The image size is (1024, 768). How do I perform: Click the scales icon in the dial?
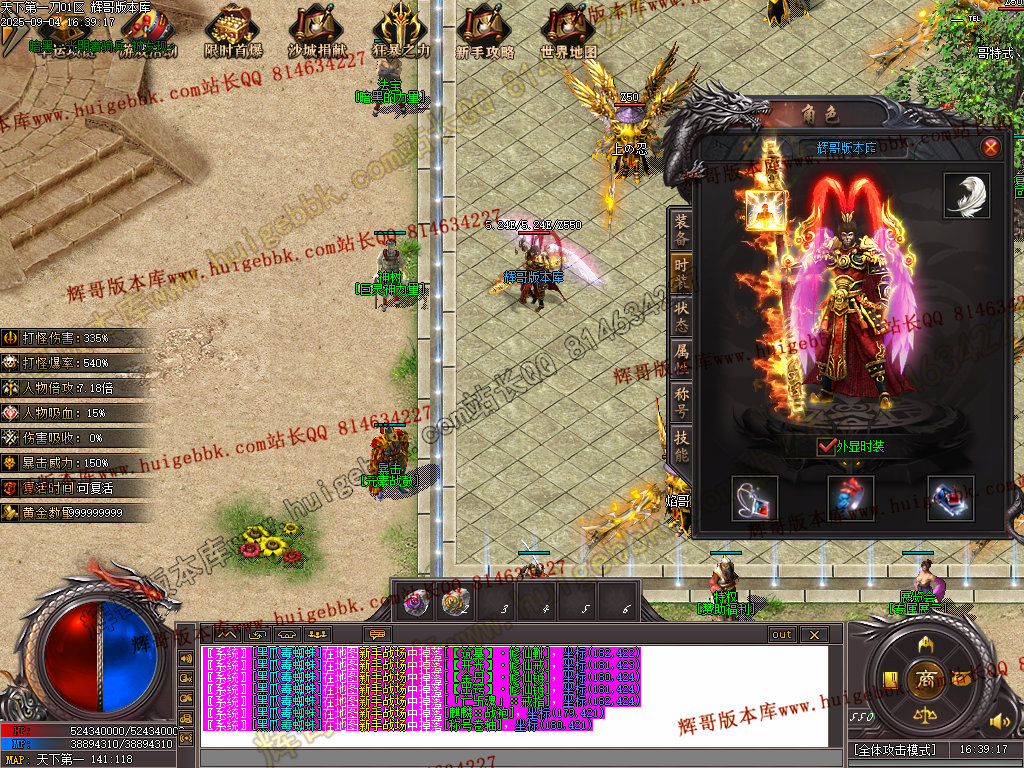[x=926, y=718]
